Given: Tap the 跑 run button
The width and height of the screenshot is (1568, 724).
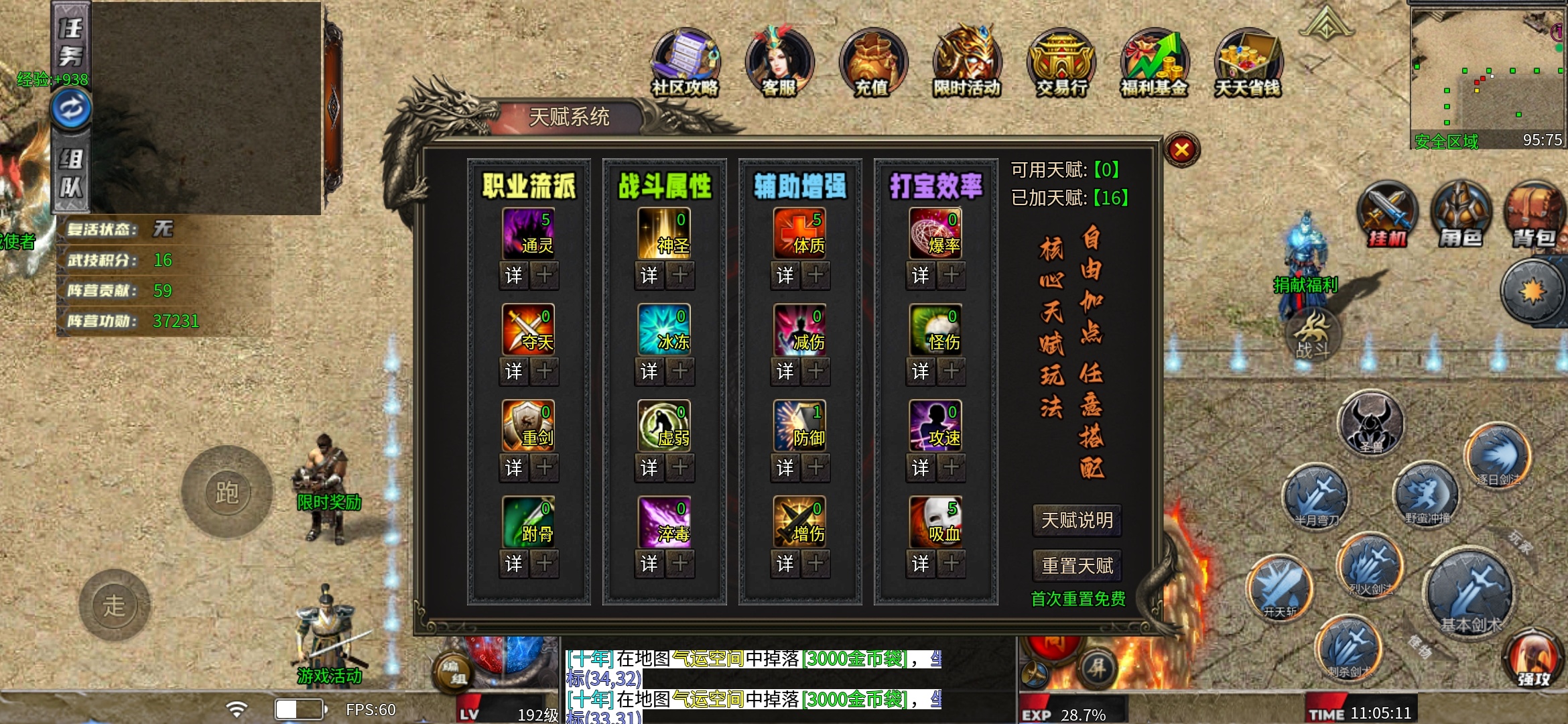Looking at the screenshot, I should click(227, 493).
